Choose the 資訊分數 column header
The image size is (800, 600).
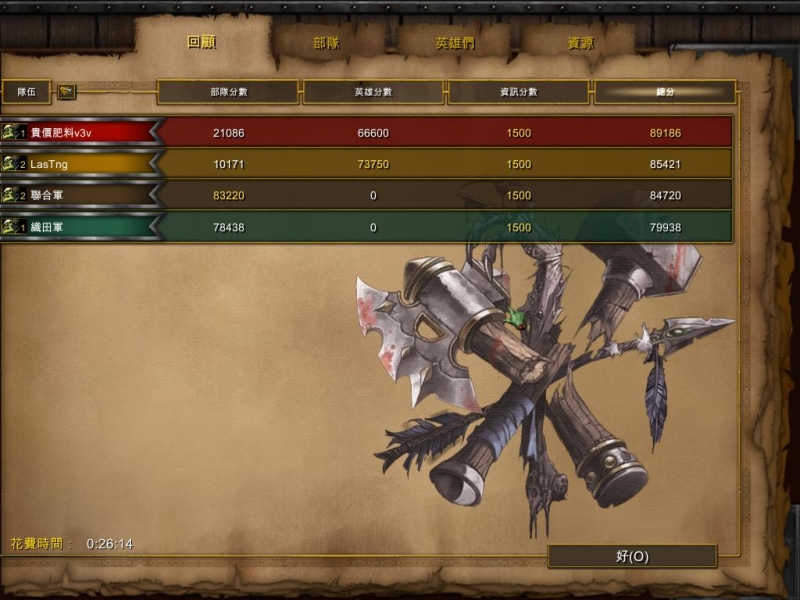click(518, 92)
